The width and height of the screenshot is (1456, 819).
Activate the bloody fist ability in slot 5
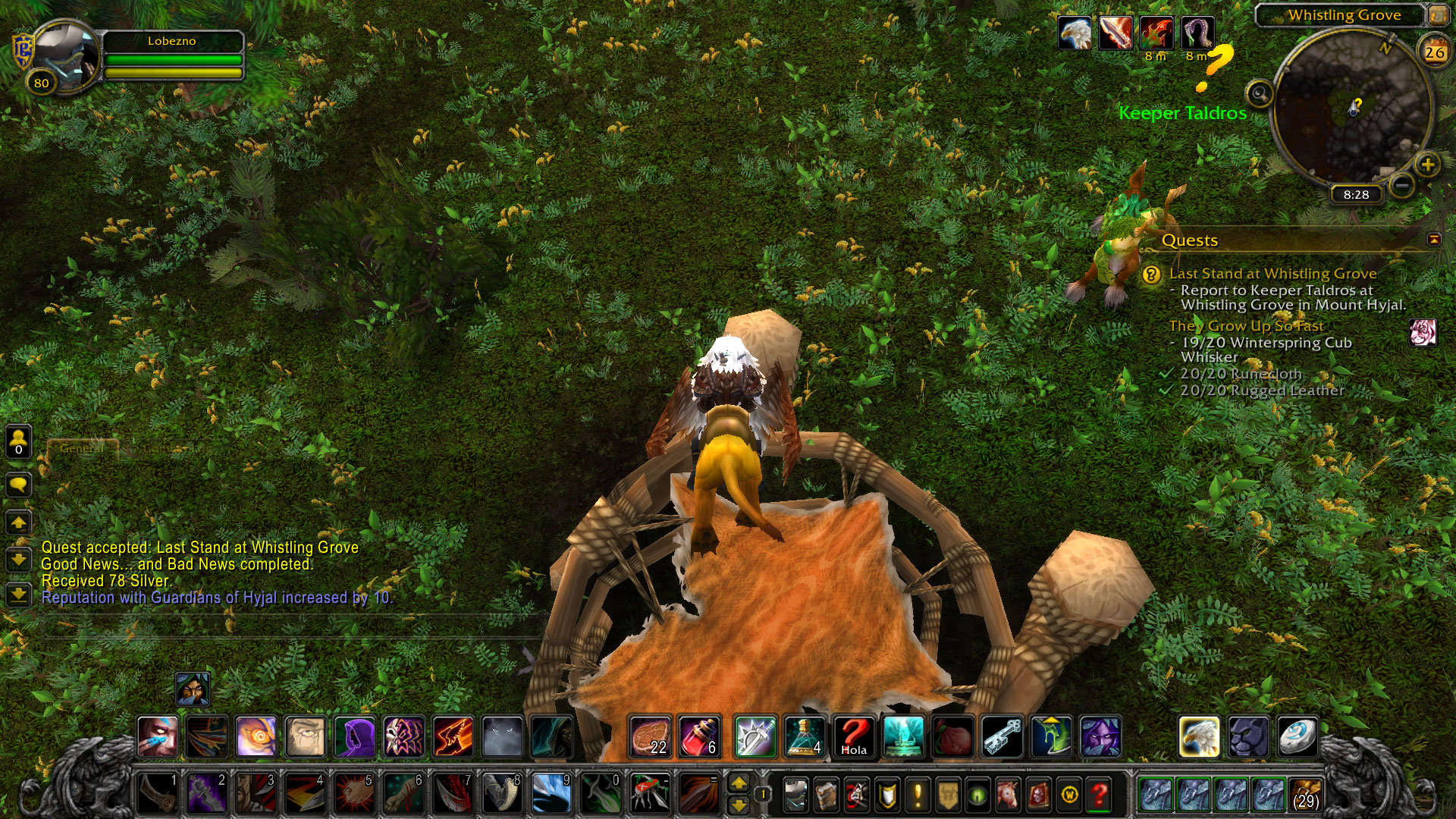(x=353, y=792)
